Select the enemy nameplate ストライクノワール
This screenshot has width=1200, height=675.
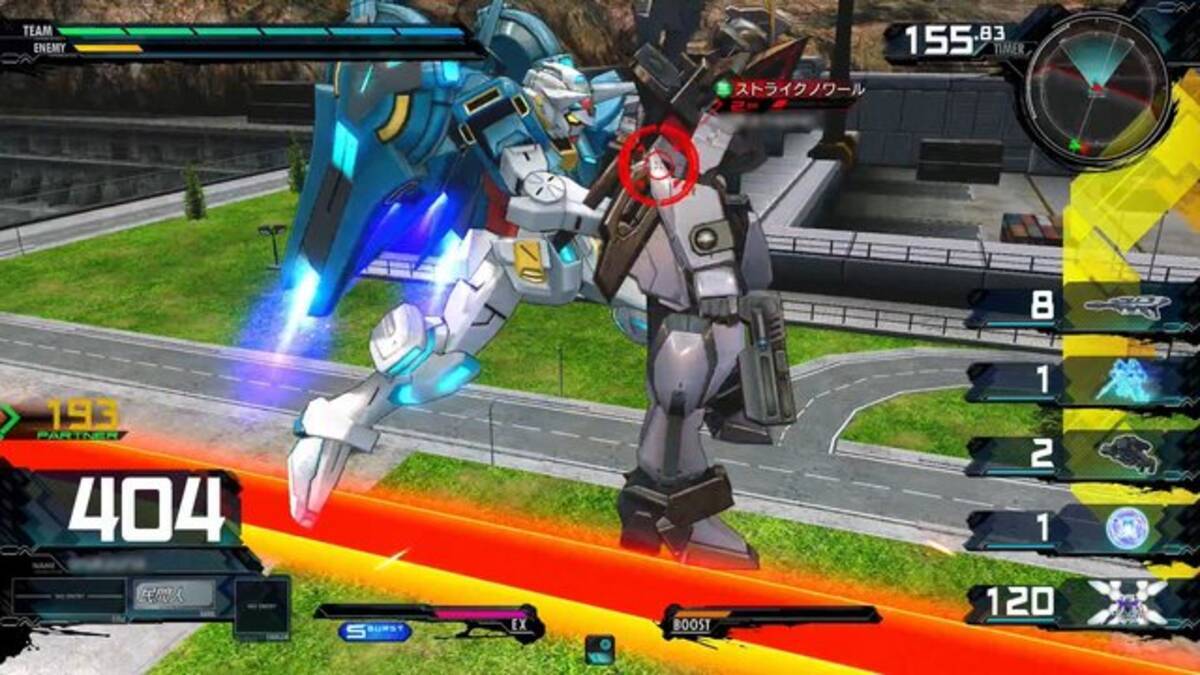point(792,90)
